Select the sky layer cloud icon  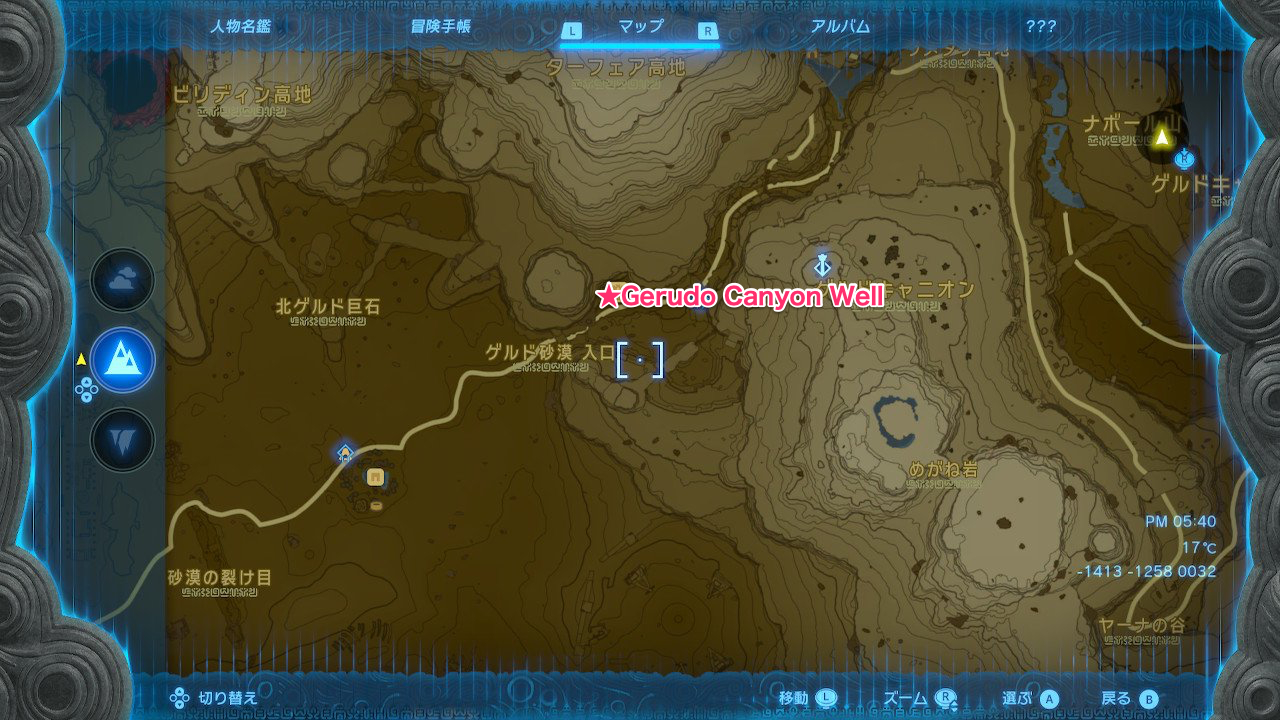tap(121, 281)
